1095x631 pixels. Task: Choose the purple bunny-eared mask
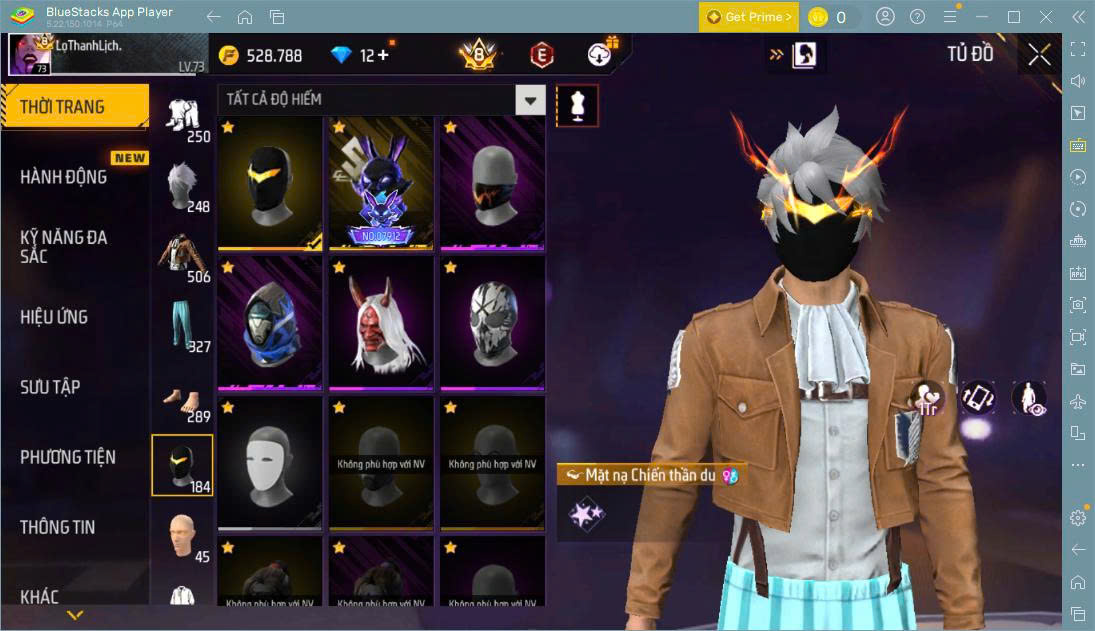(x=381, y=181)
